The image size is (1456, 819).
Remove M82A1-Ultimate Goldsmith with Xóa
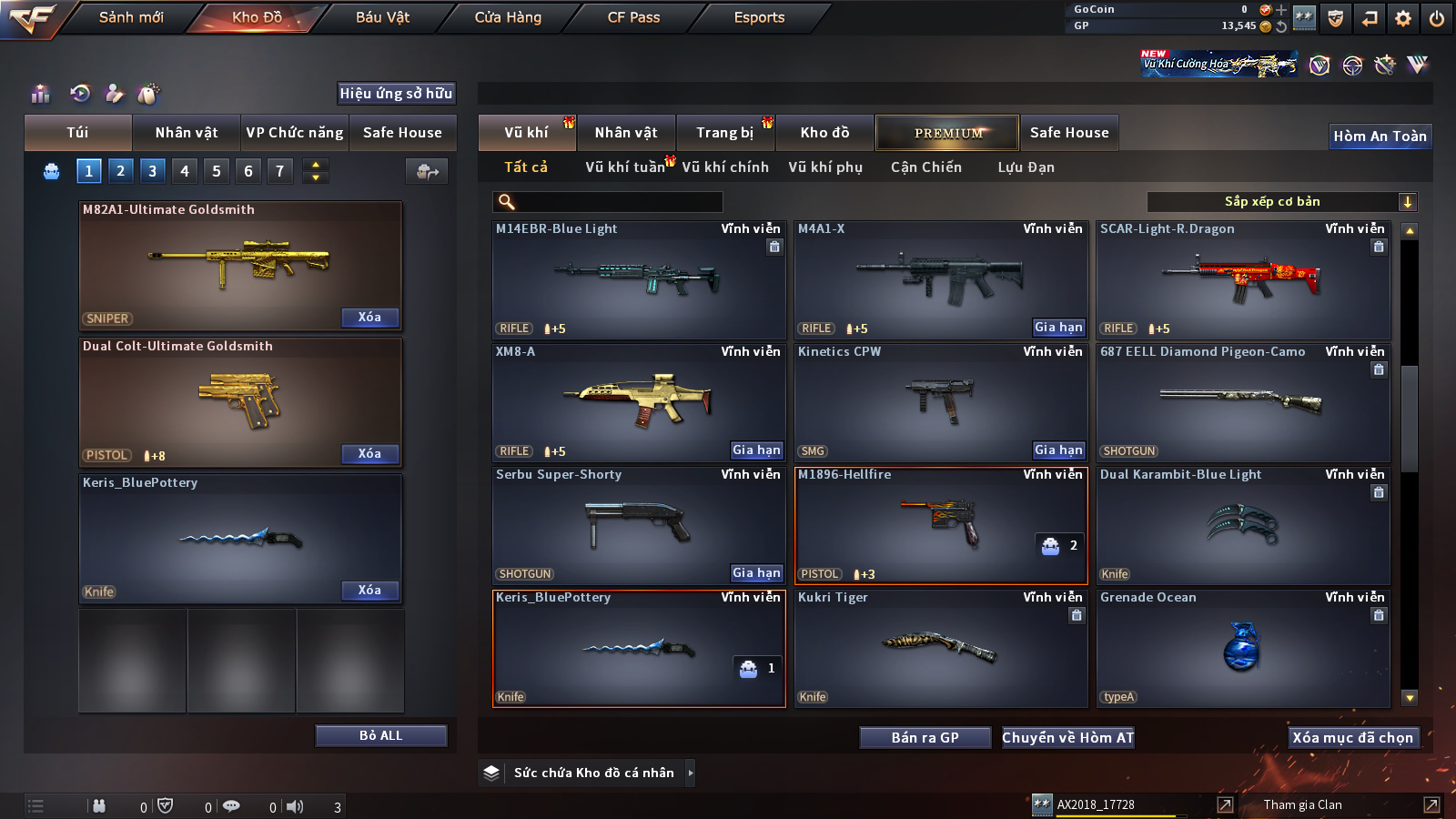(x=369, y=318)
